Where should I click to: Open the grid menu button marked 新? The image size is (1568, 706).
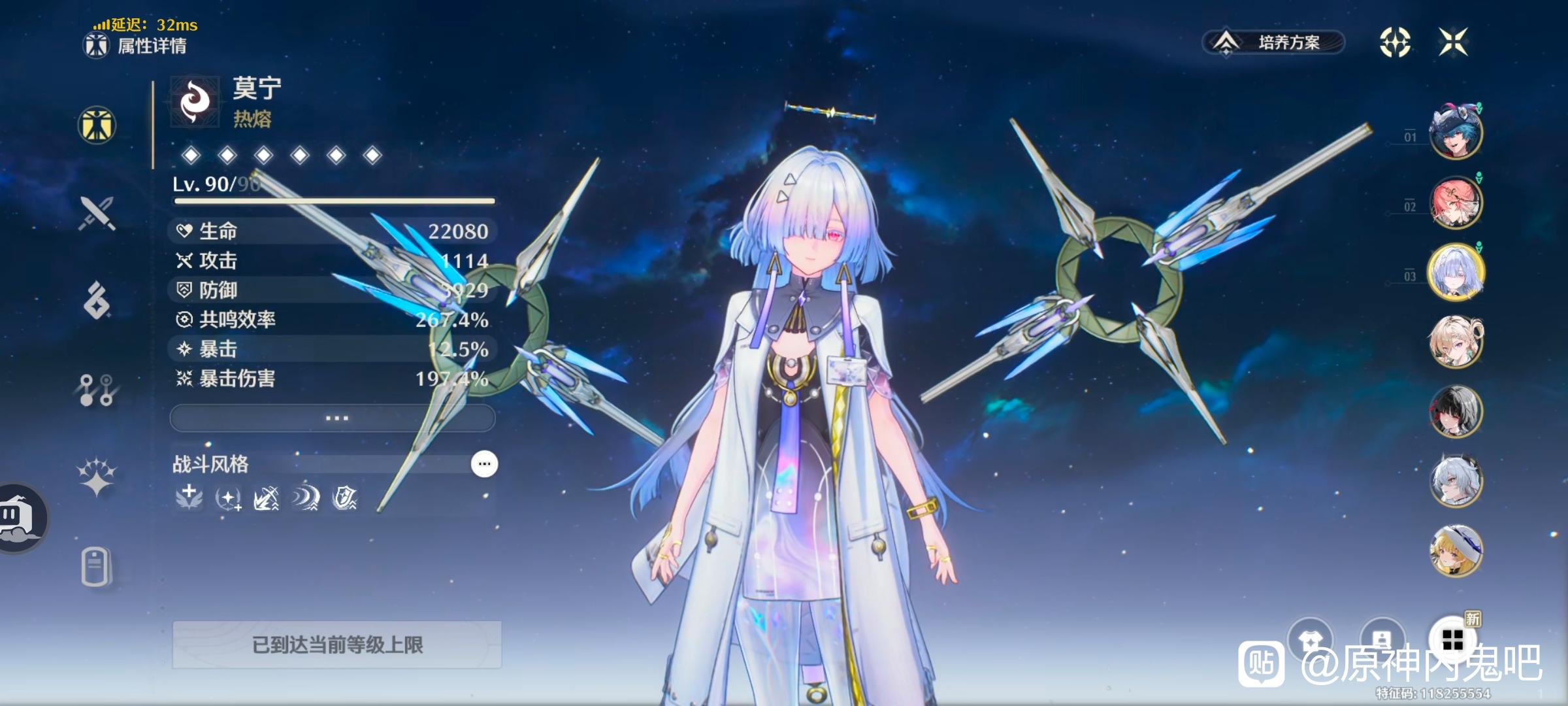1452,640
